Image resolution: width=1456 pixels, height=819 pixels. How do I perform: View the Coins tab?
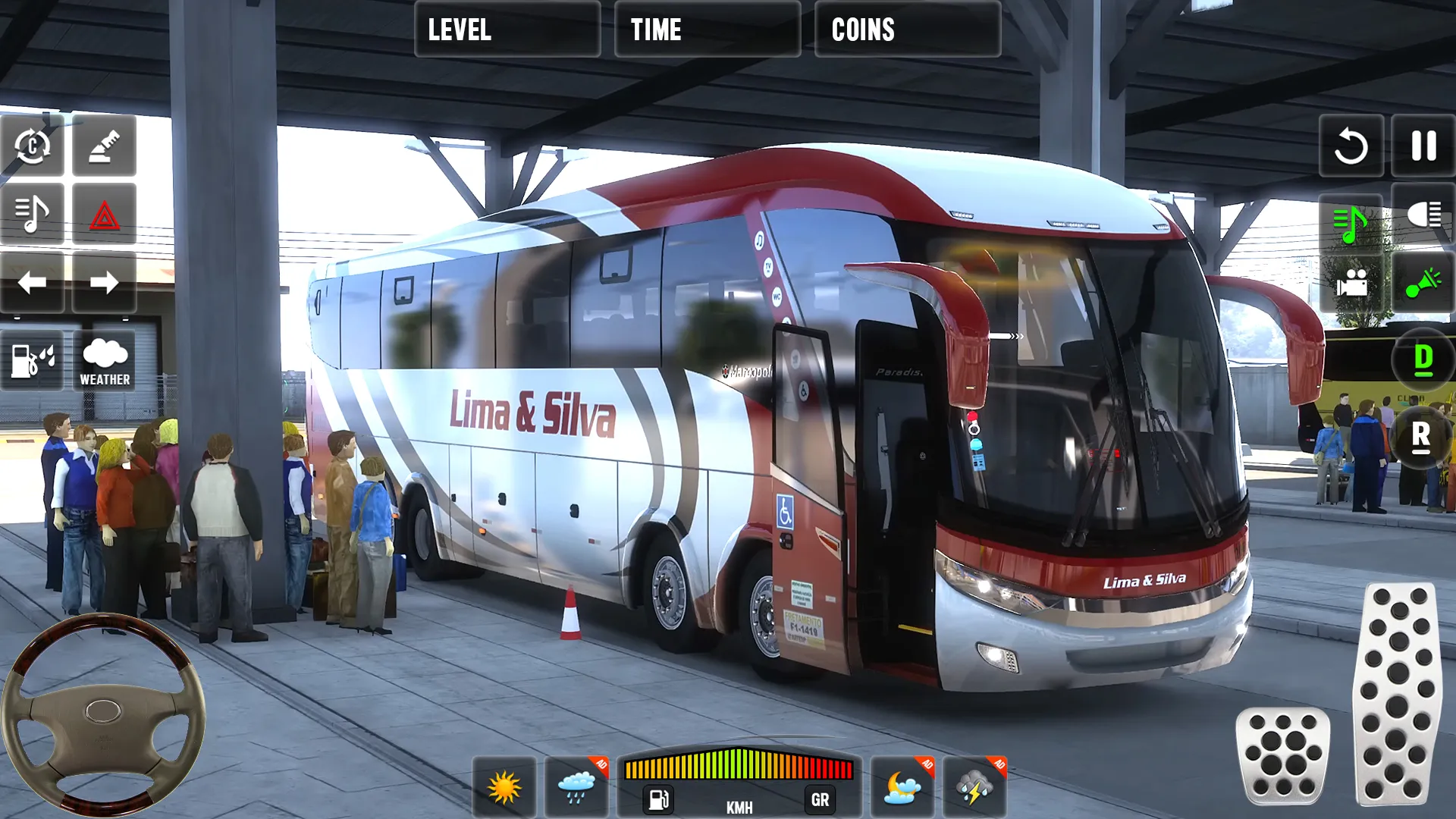[908, 30]
